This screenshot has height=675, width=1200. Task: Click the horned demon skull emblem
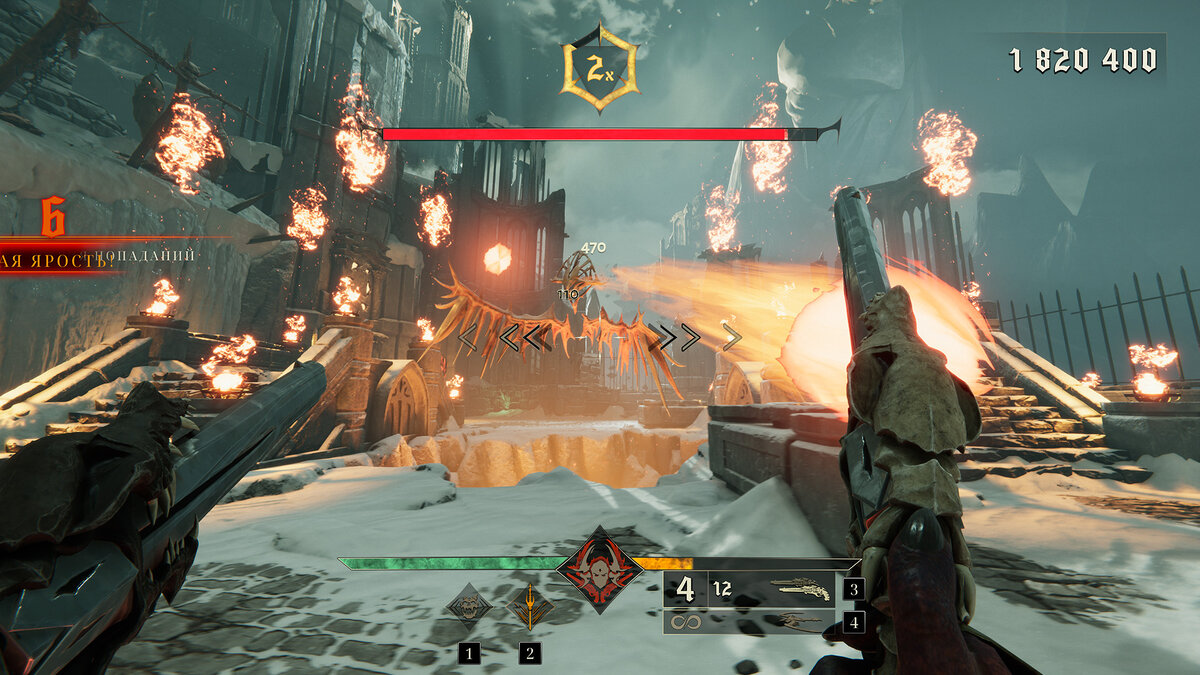pyautogui.click(x=600, y=571)
